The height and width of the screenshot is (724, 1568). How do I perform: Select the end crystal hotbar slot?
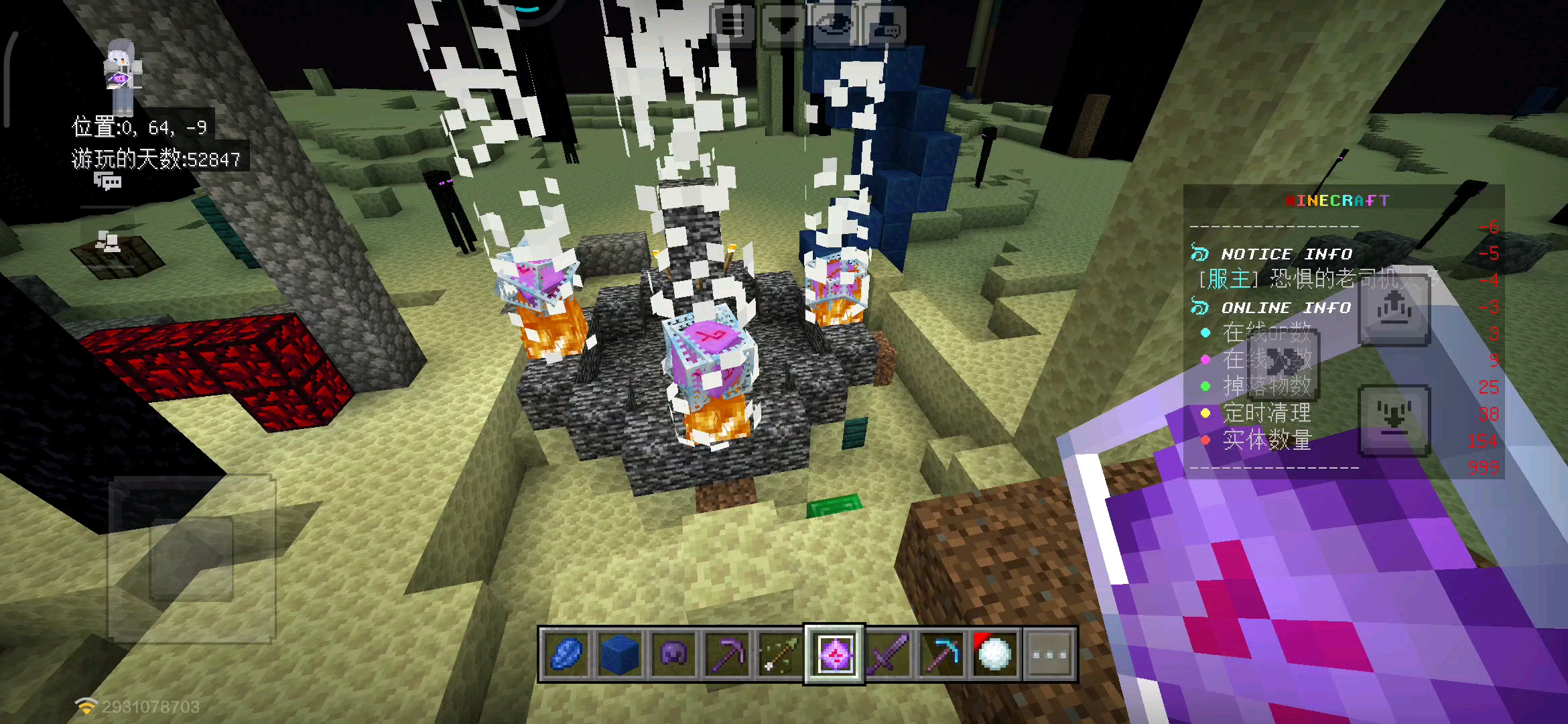click(834, 654)
